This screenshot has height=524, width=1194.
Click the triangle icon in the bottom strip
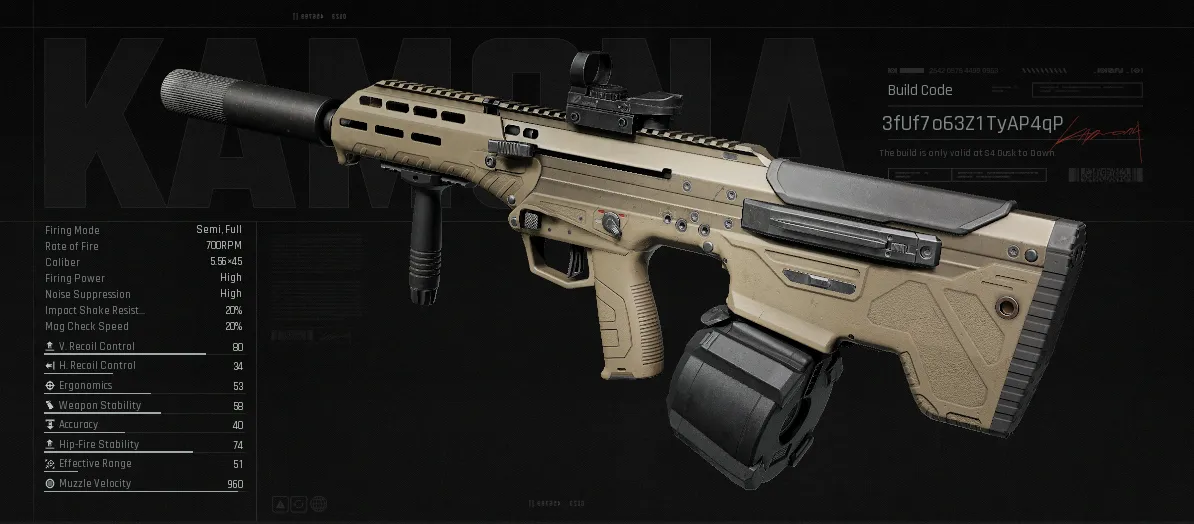click(x=280, y=502)
